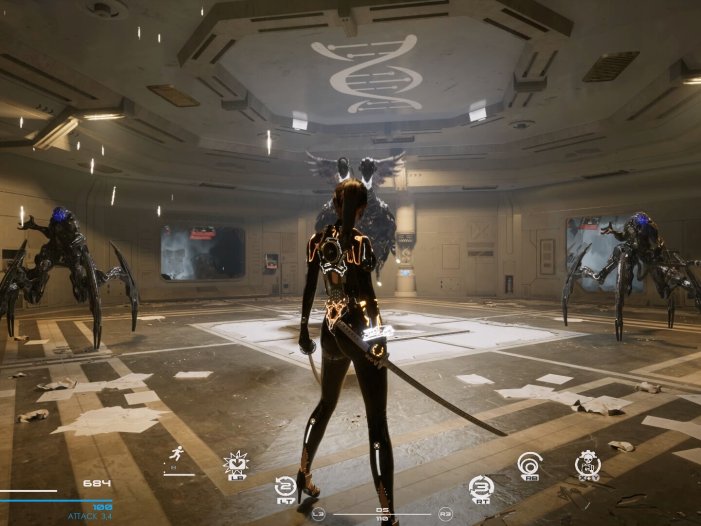
Task: Activate the gear-framed skull ability icon
Action: (x=588, y=463)
